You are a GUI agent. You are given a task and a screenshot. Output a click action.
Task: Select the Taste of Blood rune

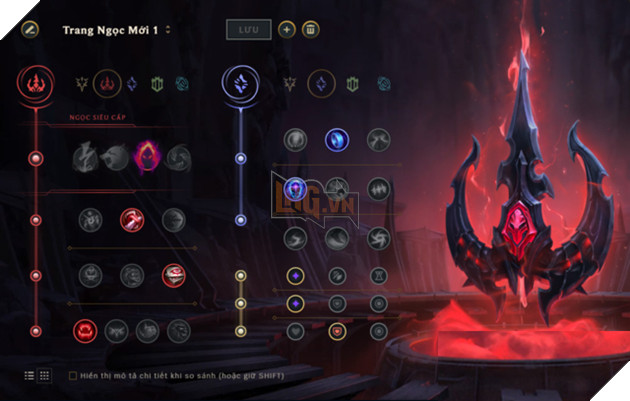point(131,219)
